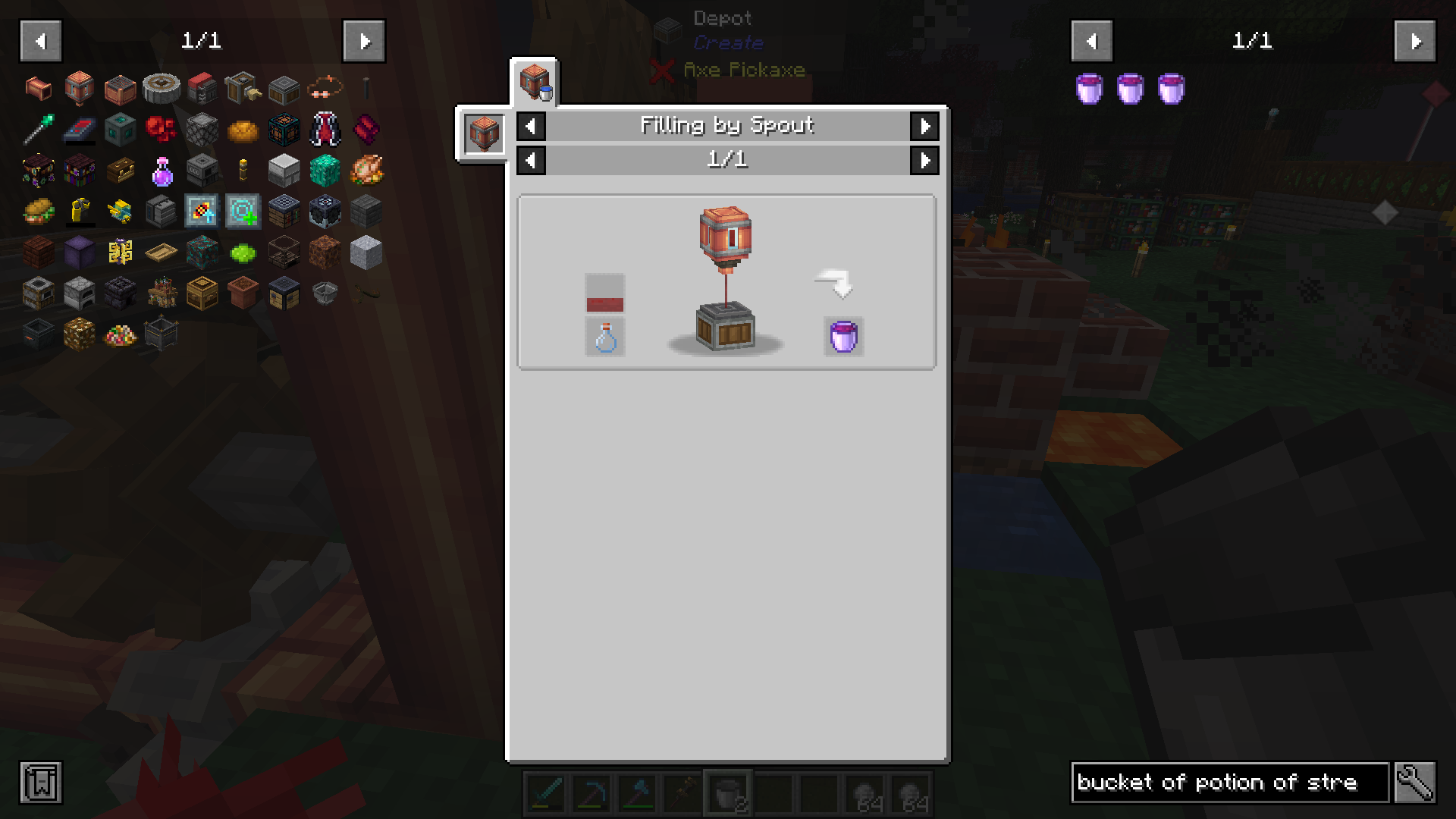Select the bucket in the hotbar

[729, 795]
